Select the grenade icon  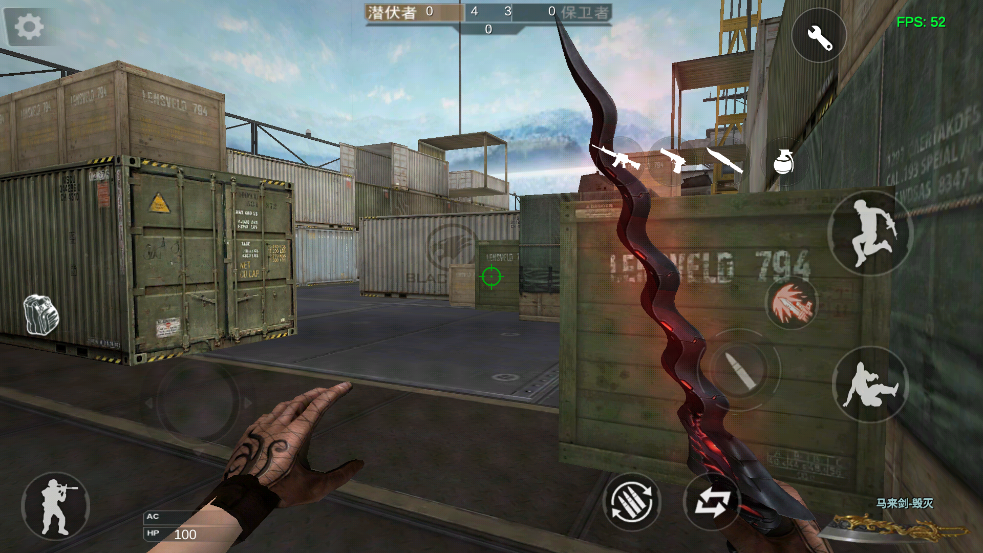tap(785, 162)
